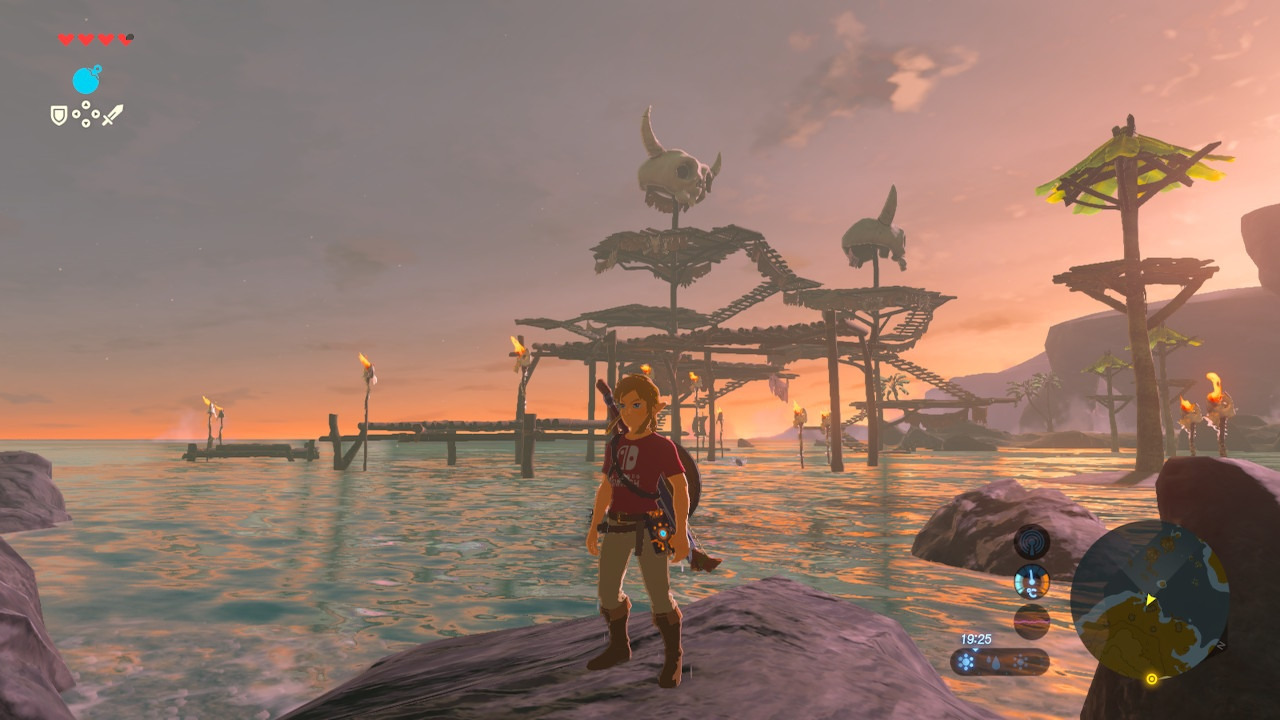1280x720 pixels.
Task: Activate the Sheikah Sensor signal icon
Action: pyautogui.click(x=1031, y=543)
